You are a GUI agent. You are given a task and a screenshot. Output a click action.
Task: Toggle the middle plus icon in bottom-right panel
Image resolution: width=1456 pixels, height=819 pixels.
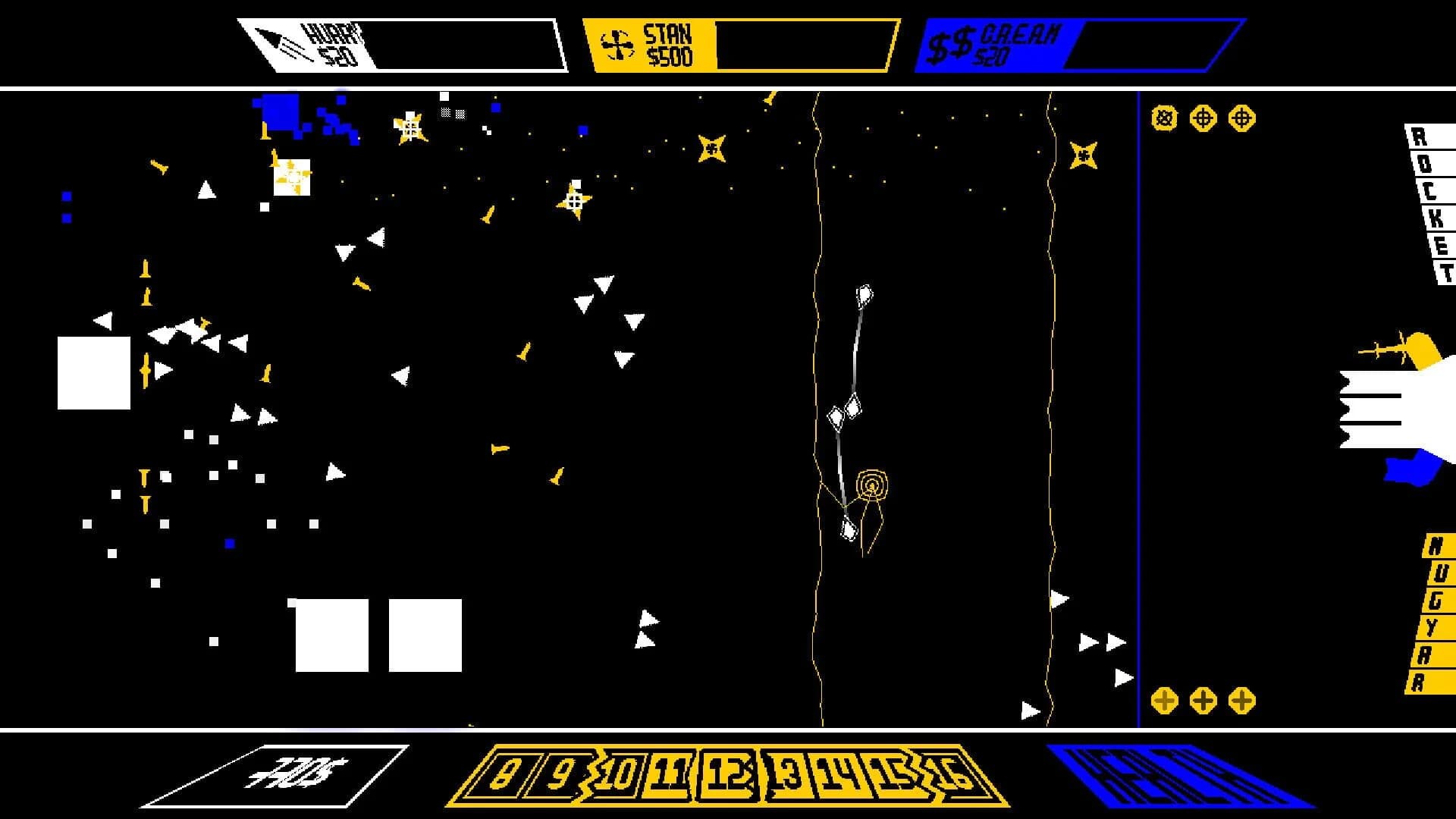(x=1203, y=701)
